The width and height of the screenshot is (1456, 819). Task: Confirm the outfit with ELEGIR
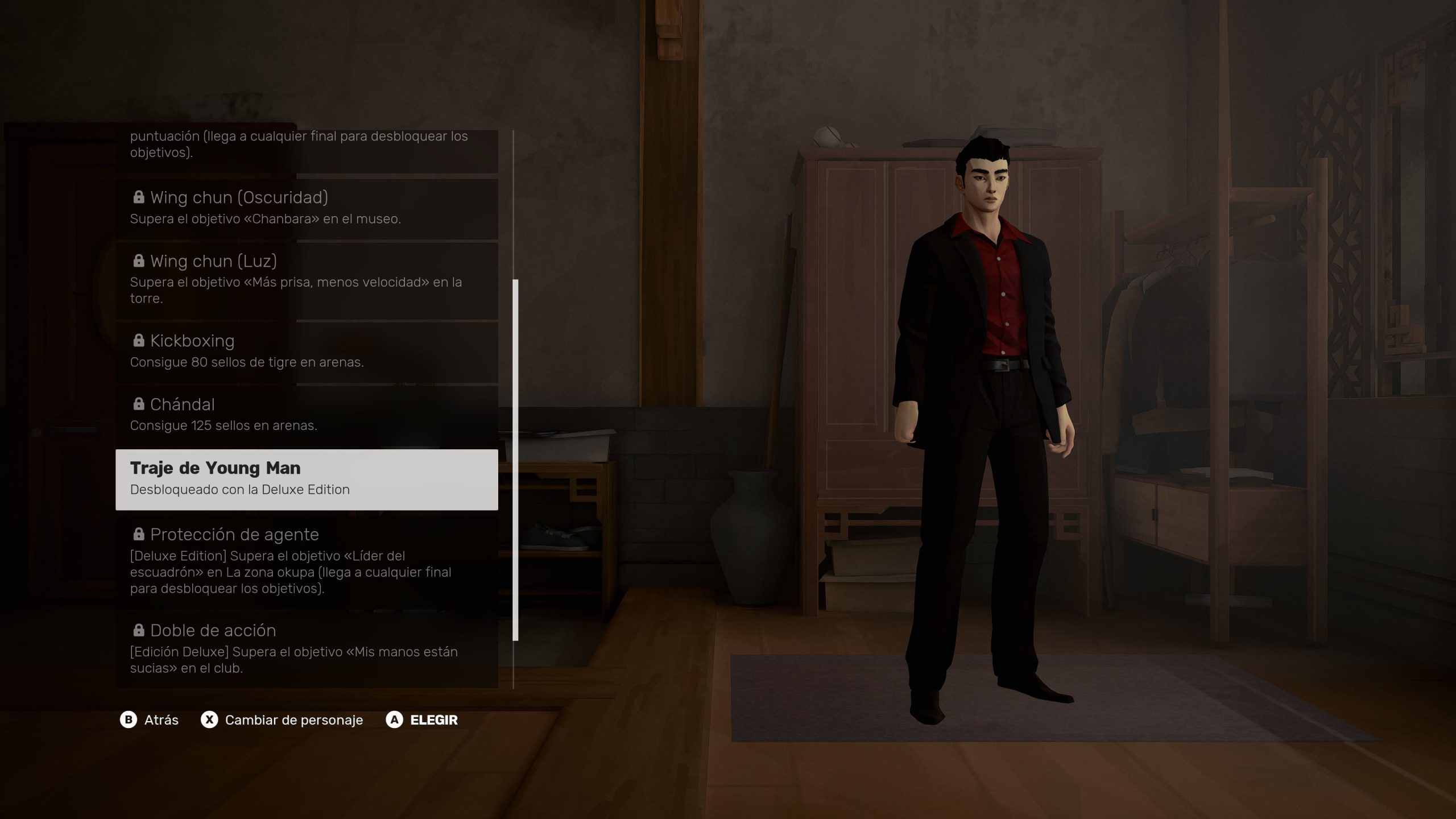pos(422,720)
